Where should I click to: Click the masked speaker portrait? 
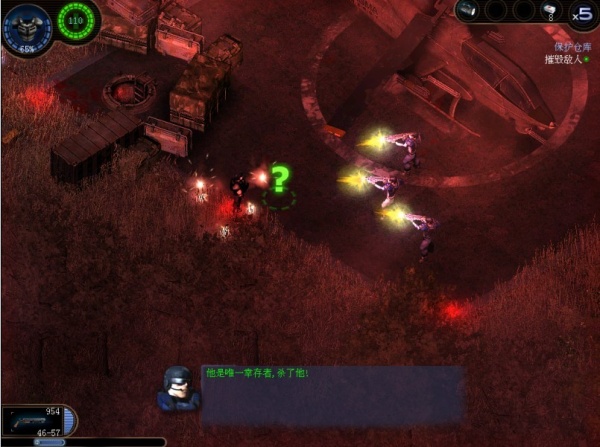coord(179,387)
